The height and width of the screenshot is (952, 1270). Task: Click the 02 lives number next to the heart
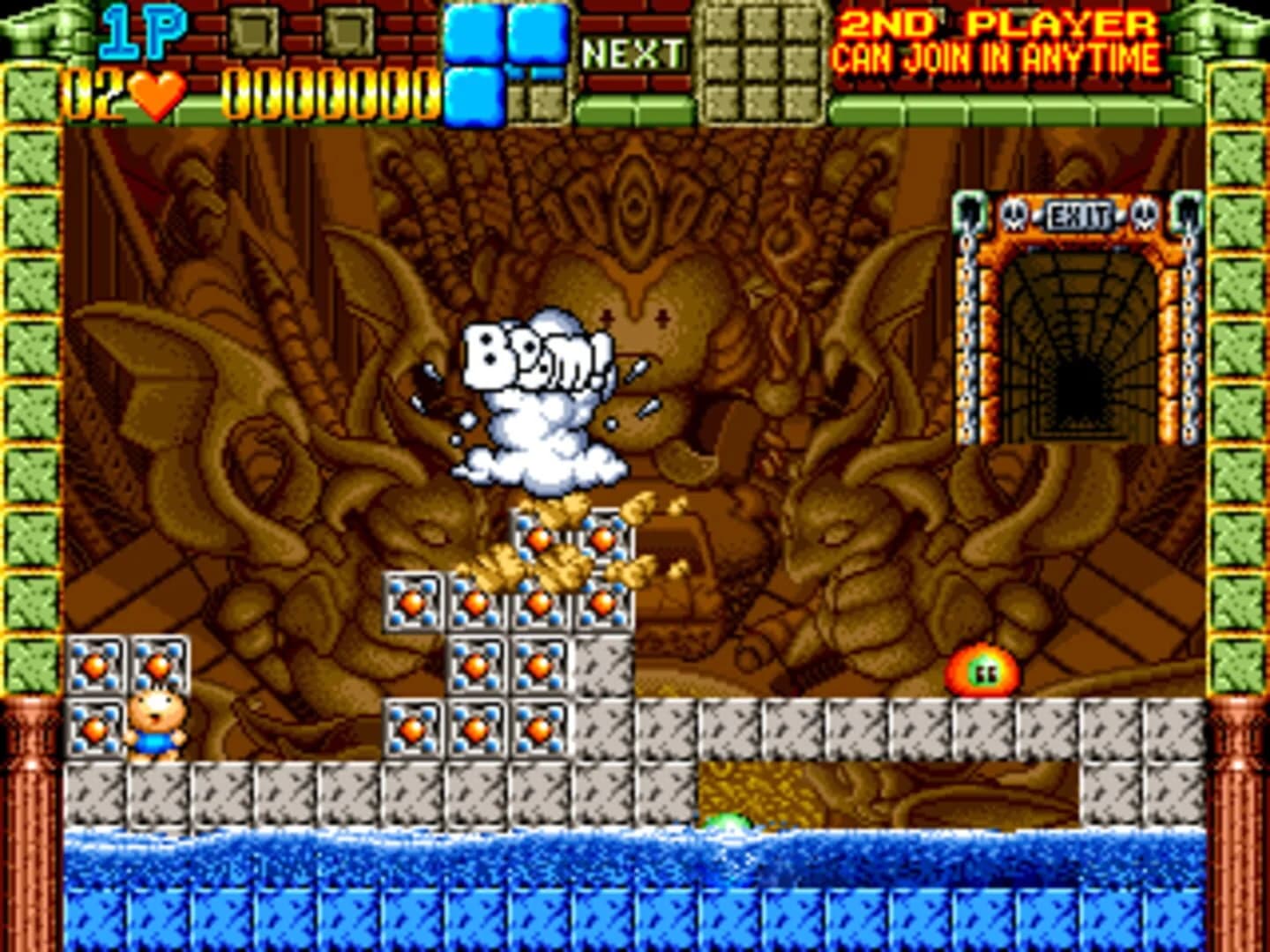(93, 95)
